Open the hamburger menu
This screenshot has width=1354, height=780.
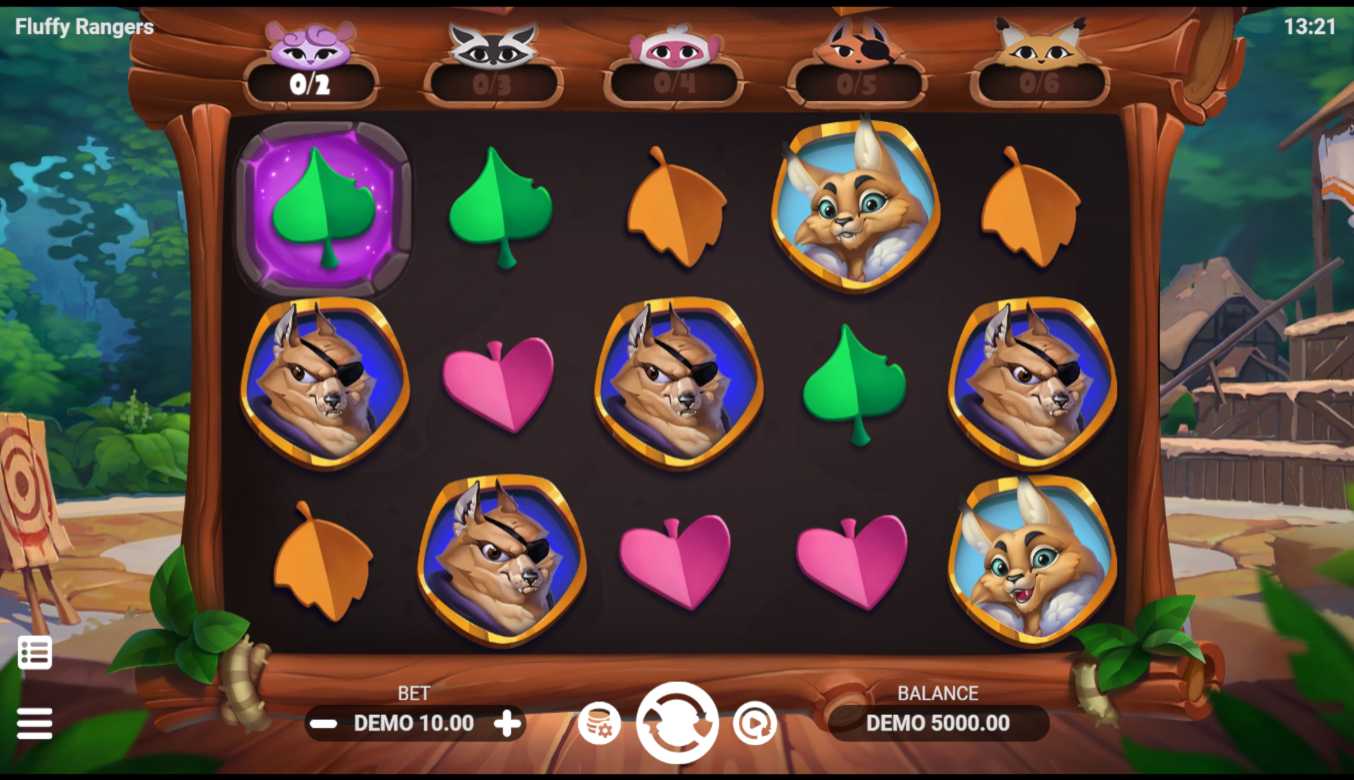pyautogui.click(x=34, y=722)
